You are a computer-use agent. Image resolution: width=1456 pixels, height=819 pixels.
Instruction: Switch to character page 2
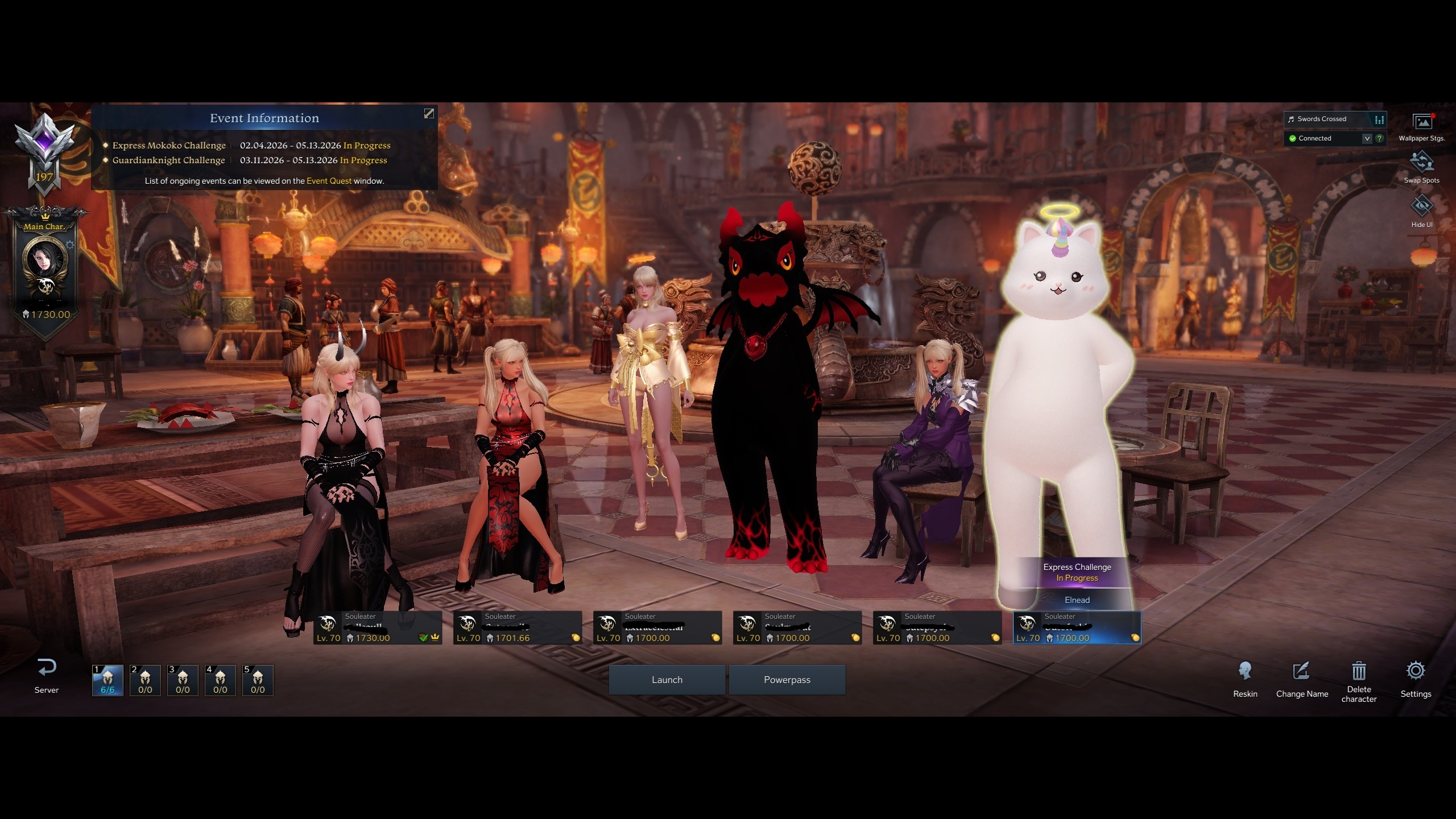(145, 680)
